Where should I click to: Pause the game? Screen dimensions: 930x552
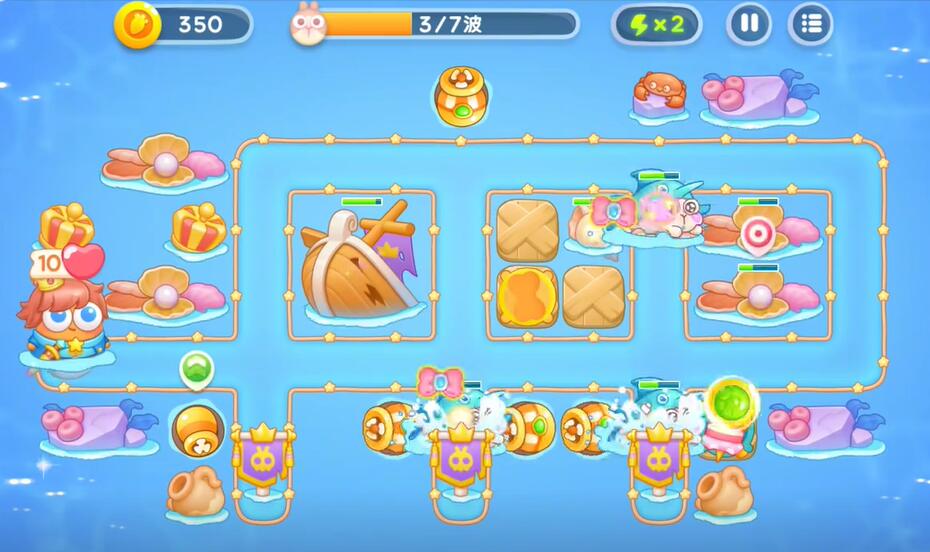tap(748, 24)
